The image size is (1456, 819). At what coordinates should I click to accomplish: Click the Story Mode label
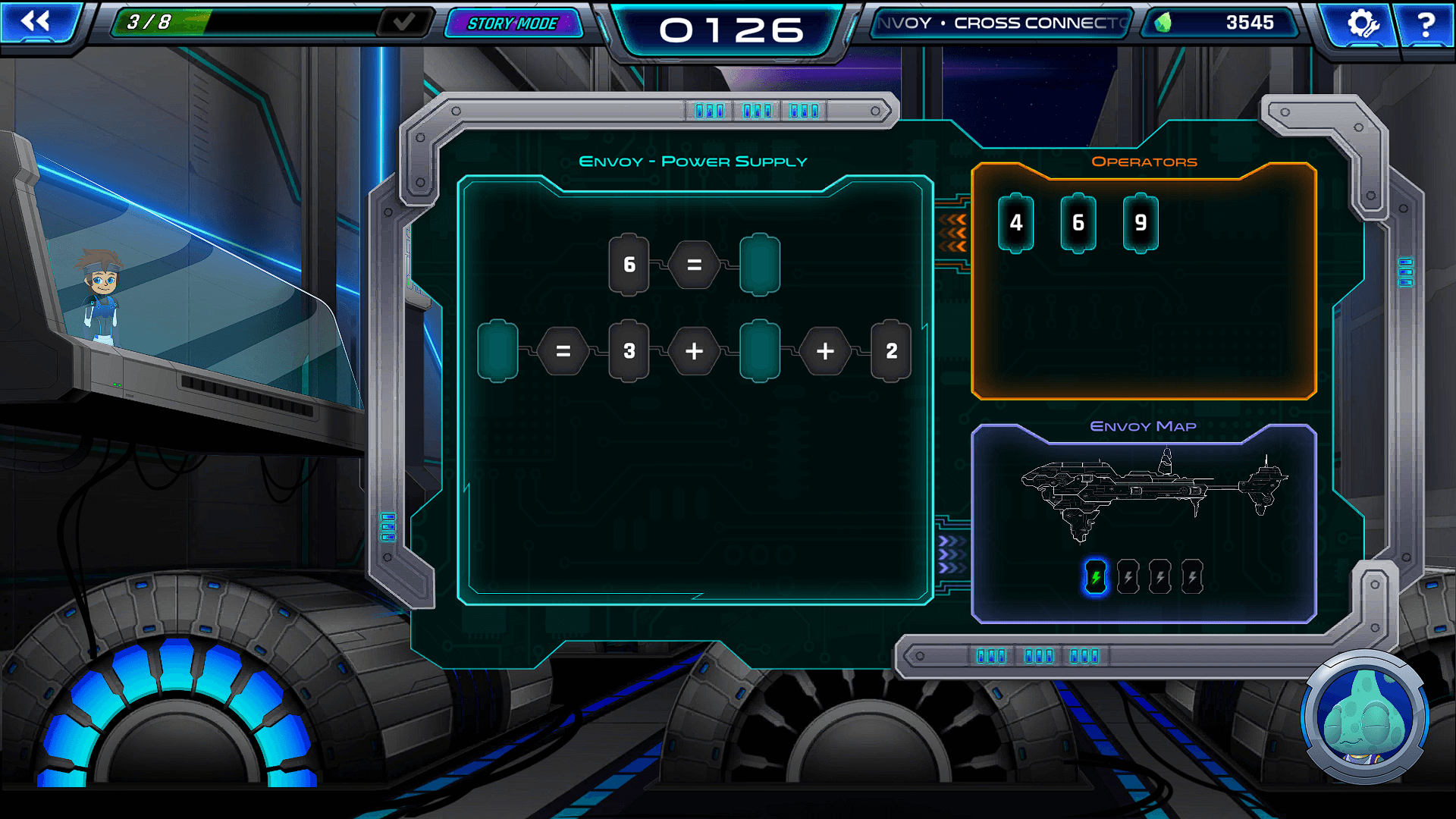pyautogui.click(x=513, y=24)
